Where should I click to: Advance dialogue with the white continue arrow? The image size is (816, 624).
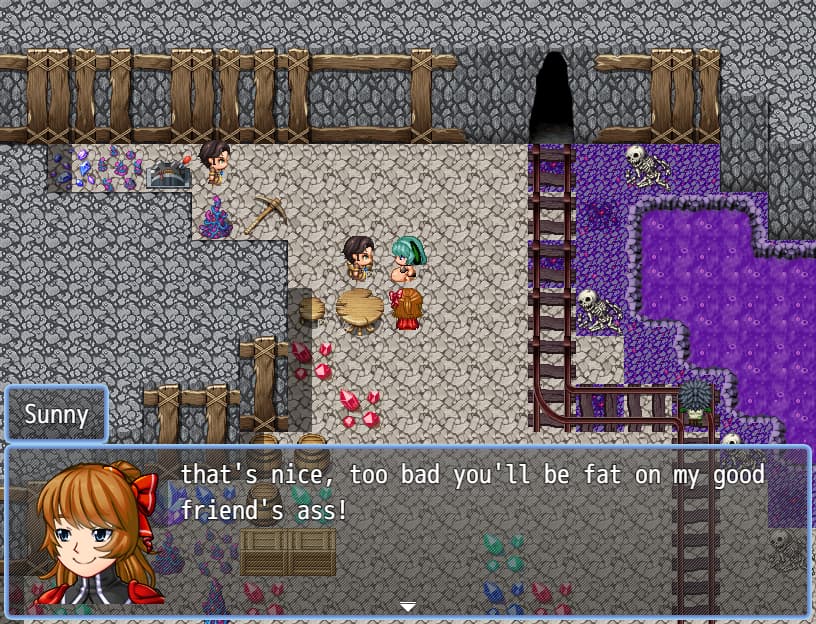click(x=407, y=606)
